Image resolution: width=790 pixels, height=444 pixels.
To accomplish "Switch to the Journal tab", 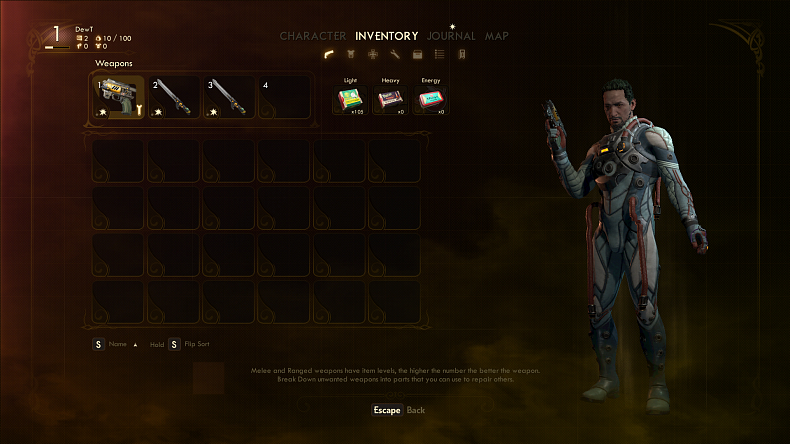I will 451,36.
